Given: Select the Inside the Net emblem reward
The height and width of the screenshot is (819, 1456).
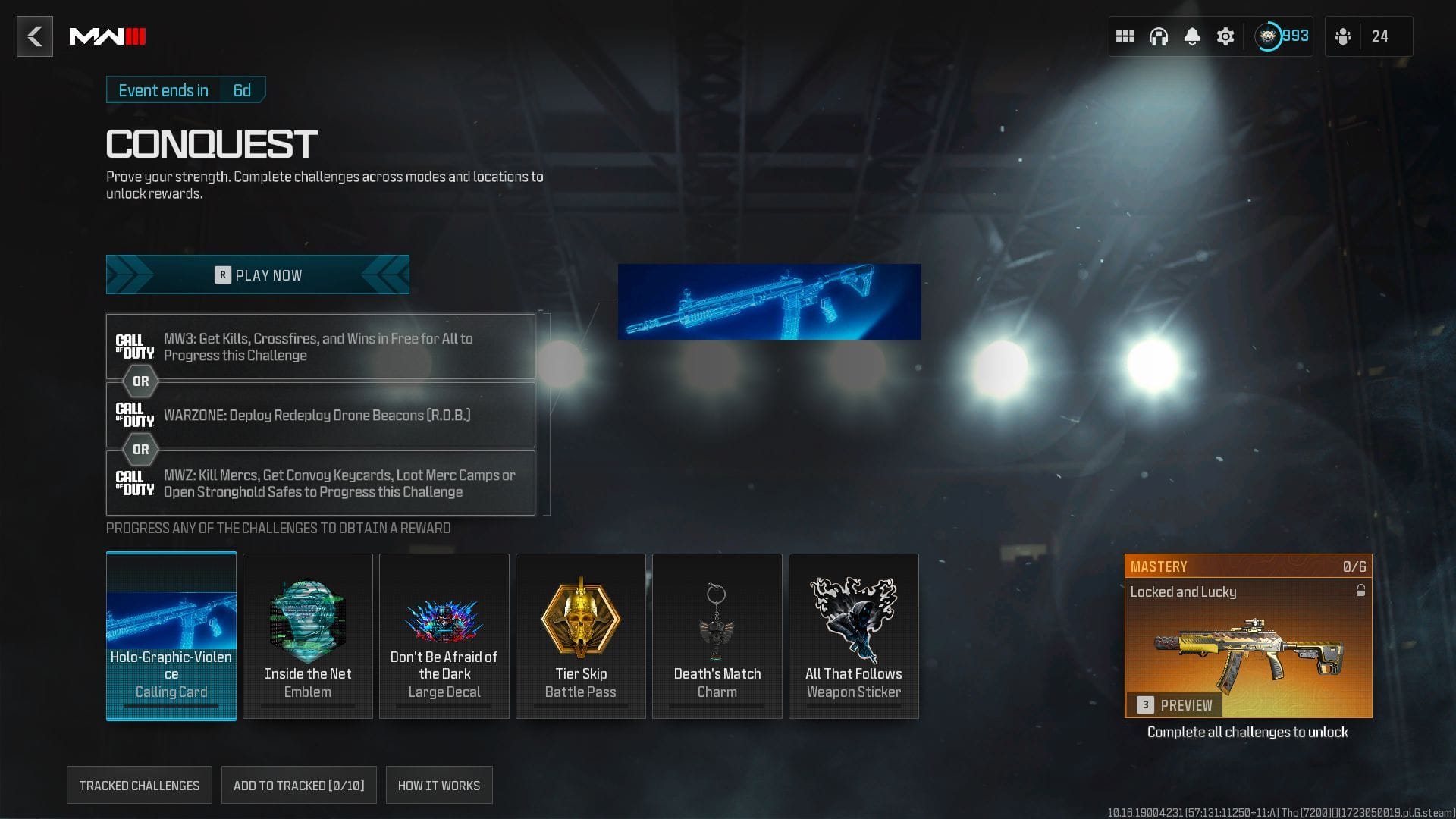Looking at the screenshot, I should click(x=307, y=635).
